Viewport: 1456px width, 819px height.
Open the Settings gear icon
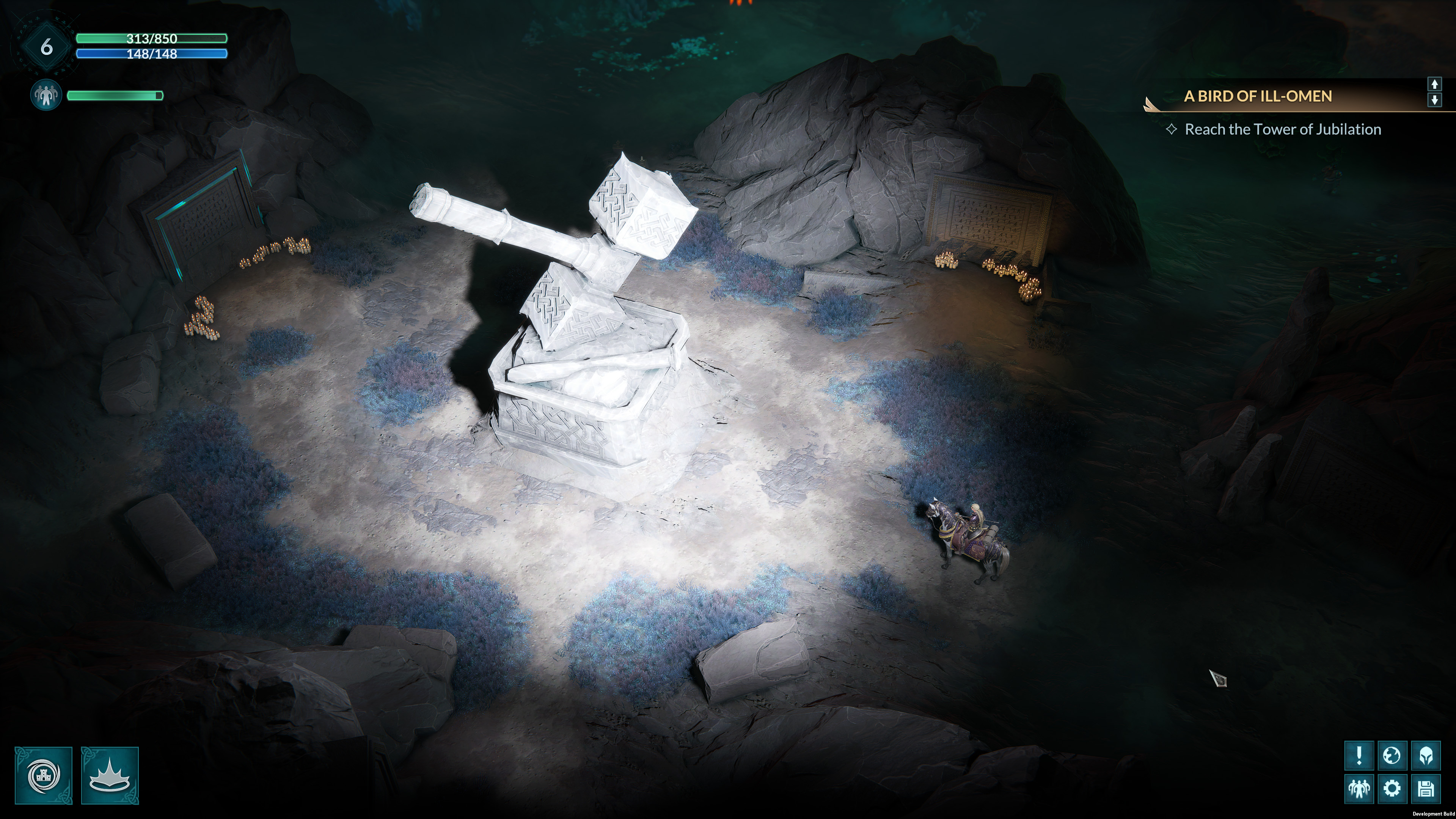pos(1393,790)
